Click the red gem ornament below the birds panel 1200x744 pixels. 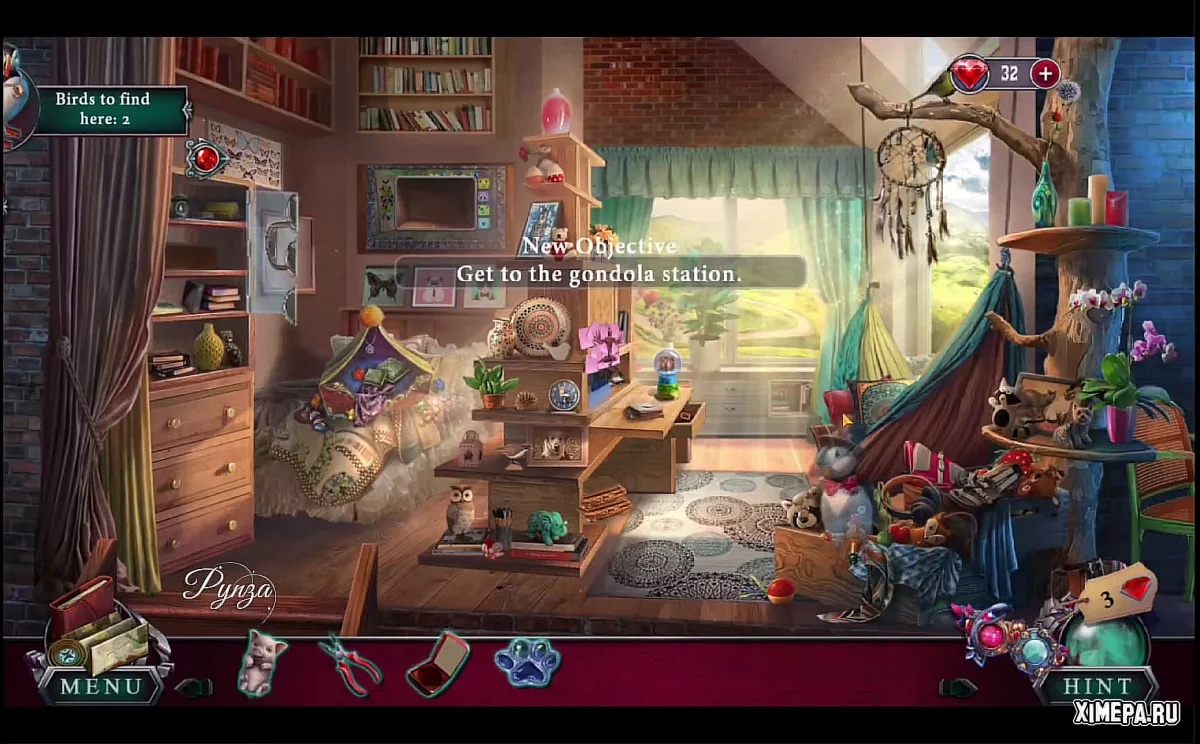point(207,158)
